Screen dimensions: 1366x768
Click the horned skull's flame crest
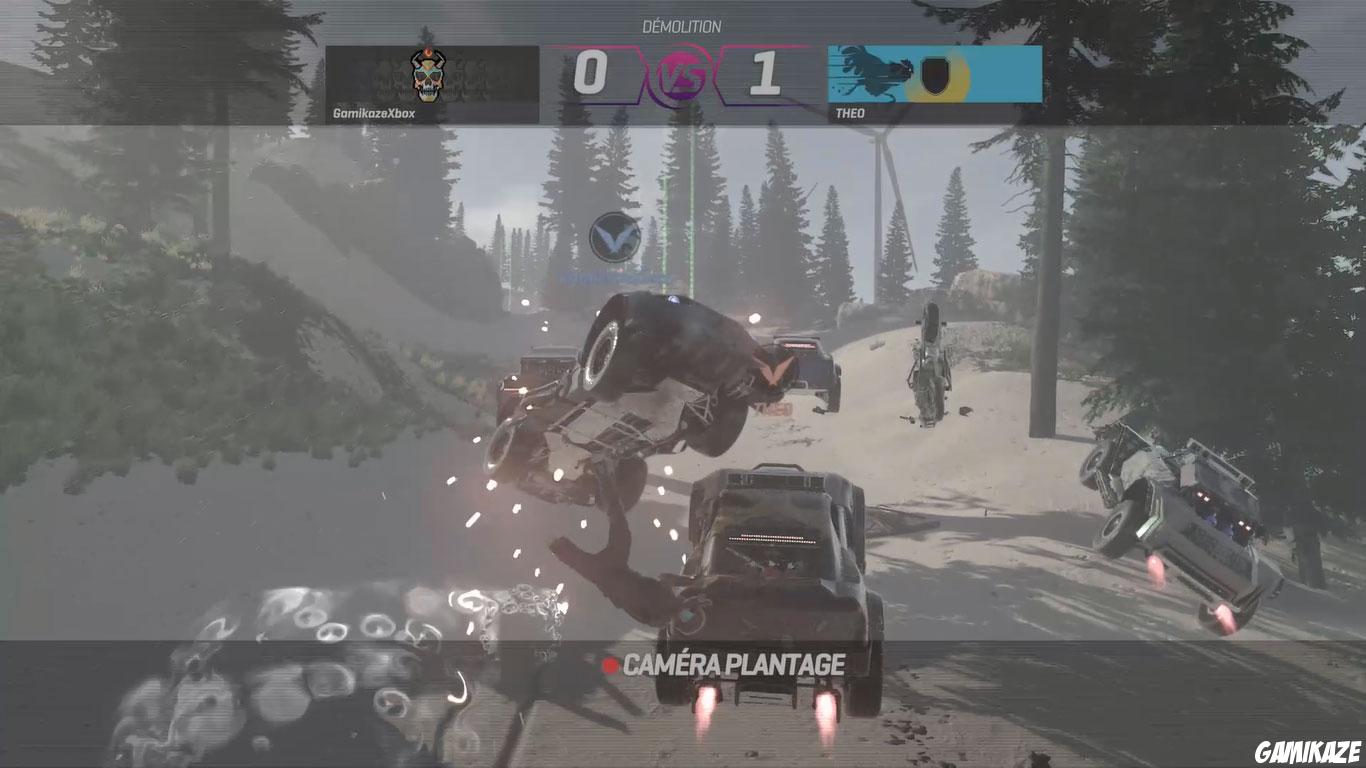click(x=426, y=55)
